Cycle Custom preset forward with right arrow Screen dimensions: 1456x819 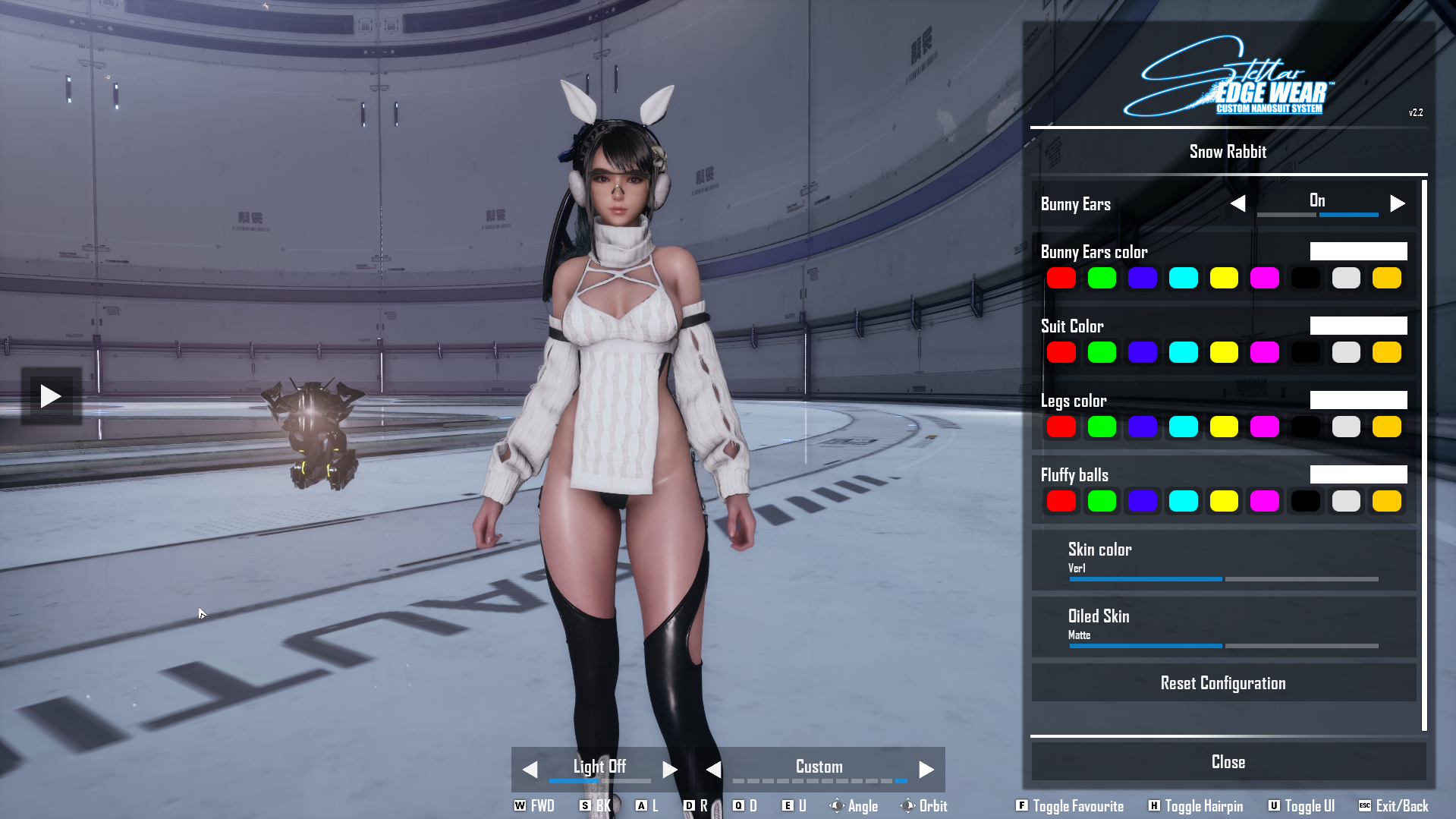pyautogui.click(x=926, y=770)
